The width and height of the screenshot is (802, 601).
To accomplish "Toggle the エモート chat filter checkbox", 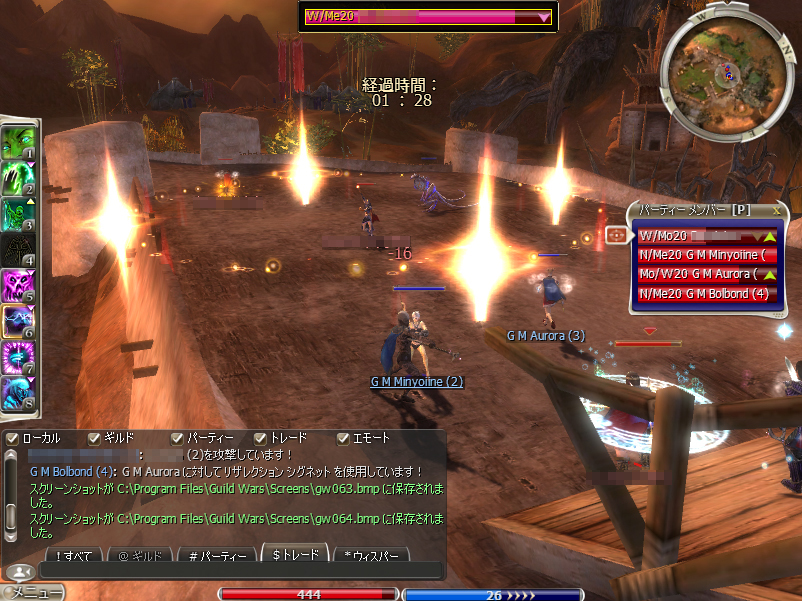I will point(343,438).
